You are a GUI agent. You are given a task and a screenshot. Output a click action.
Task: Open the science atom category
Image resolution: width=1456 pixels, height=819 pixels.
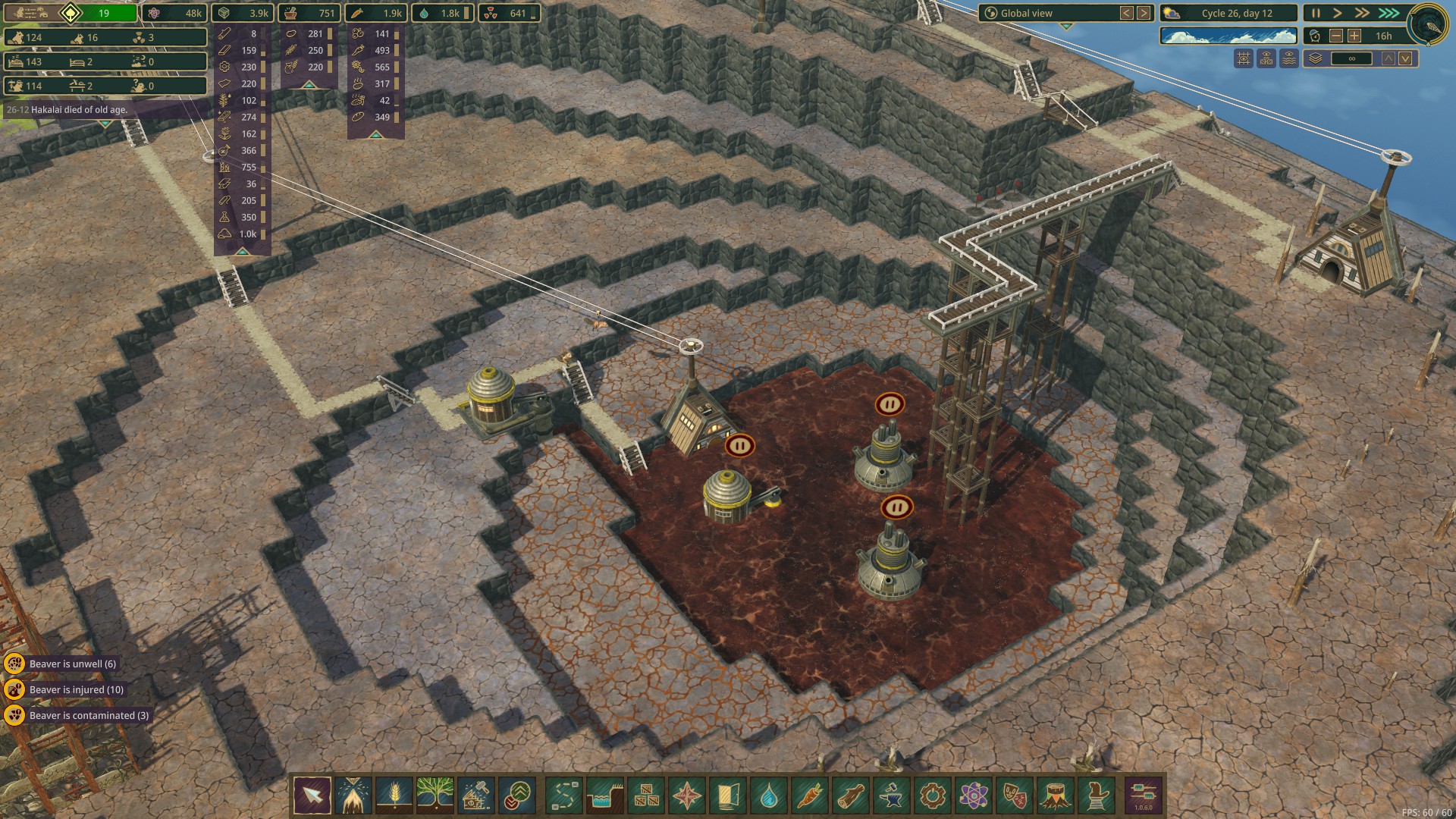pyautogui.click(x=974, y=795)
